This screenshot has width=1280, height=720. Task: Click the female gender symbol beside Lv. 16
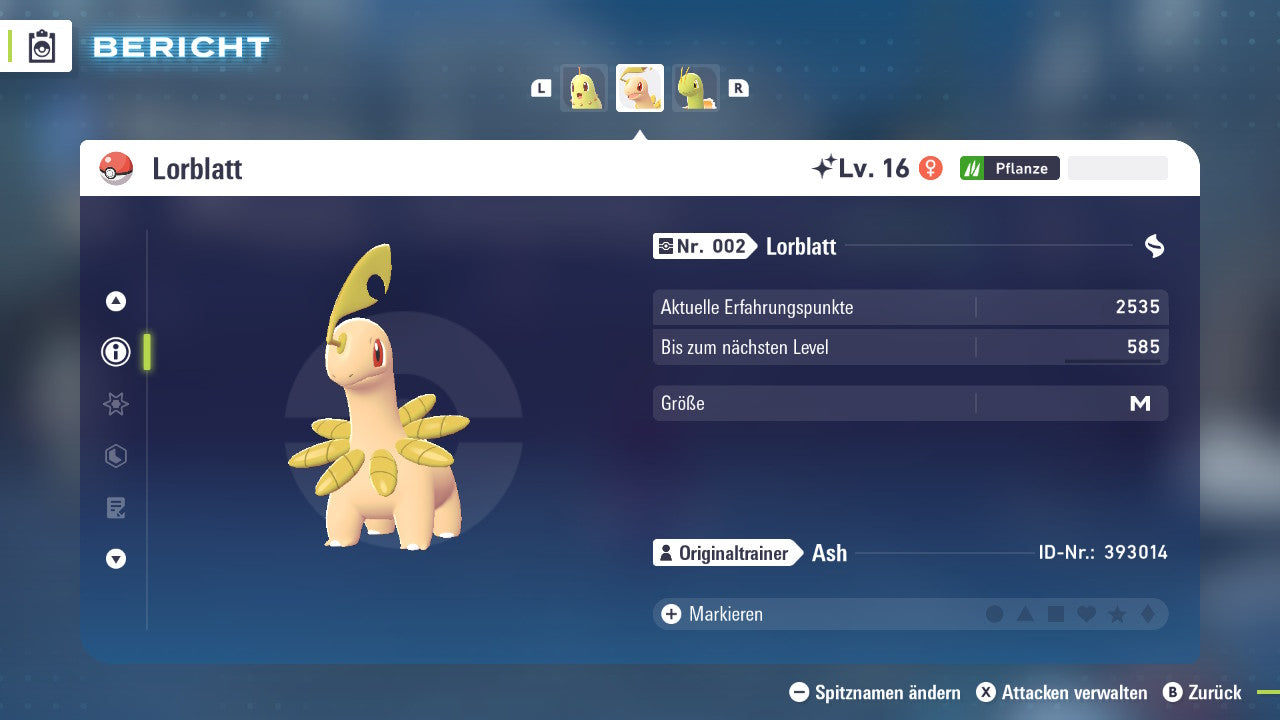(931, 168)
